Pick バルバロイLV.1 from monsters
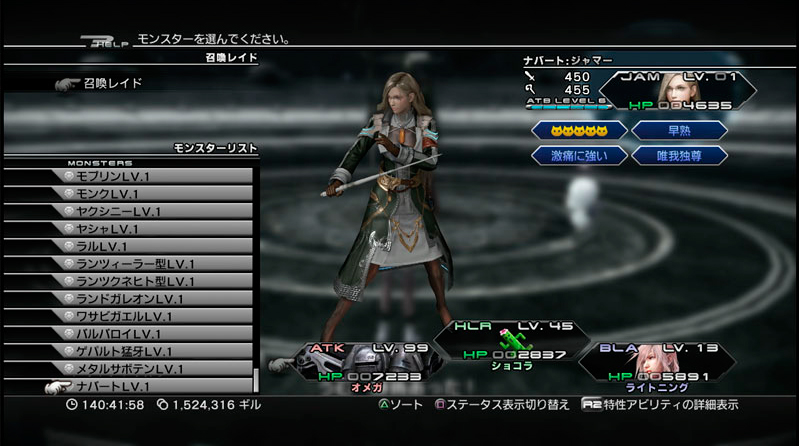 pos(150,333)
